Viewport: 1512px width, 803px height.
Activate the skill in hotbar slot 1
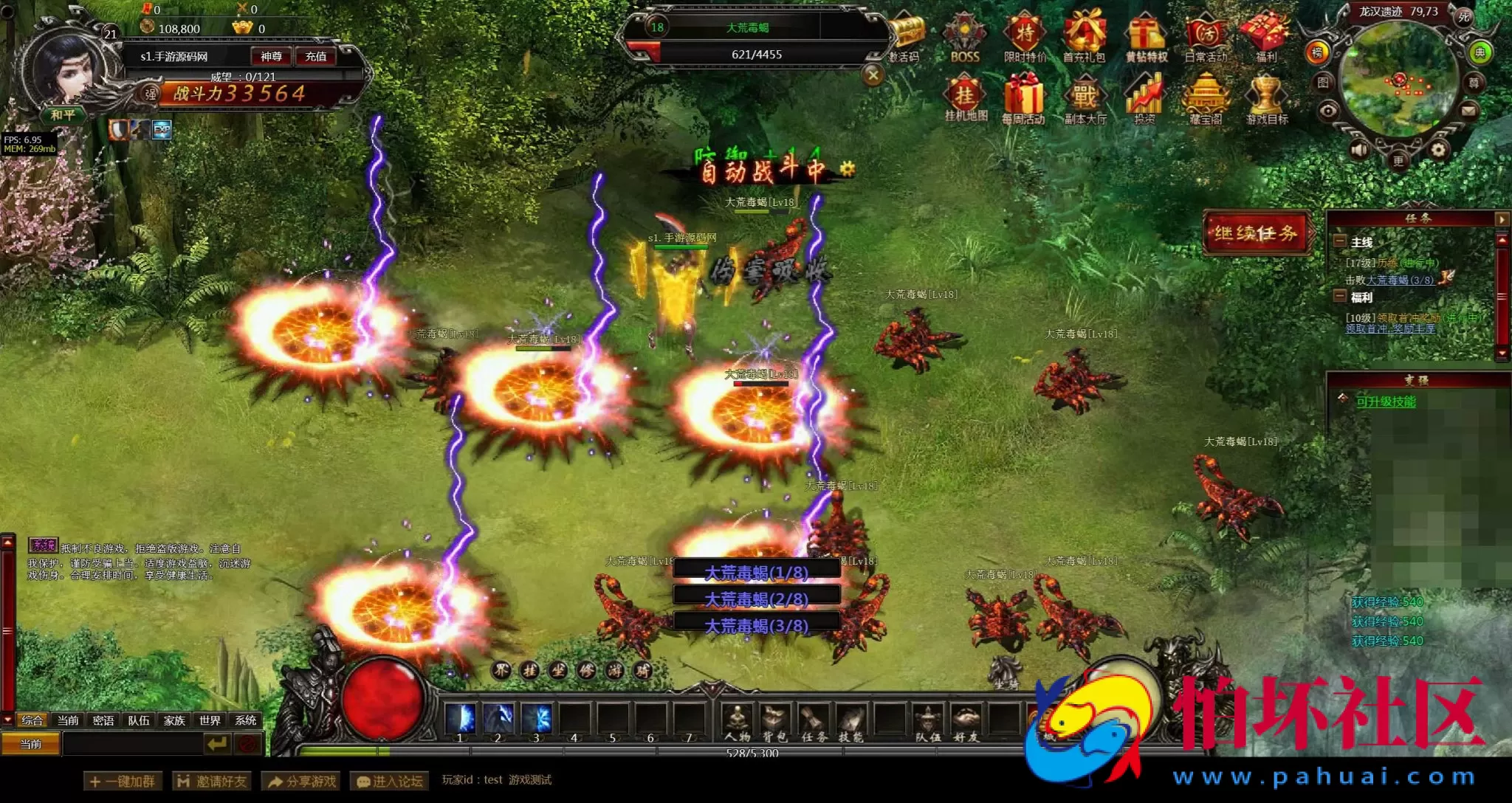point(461,718)
